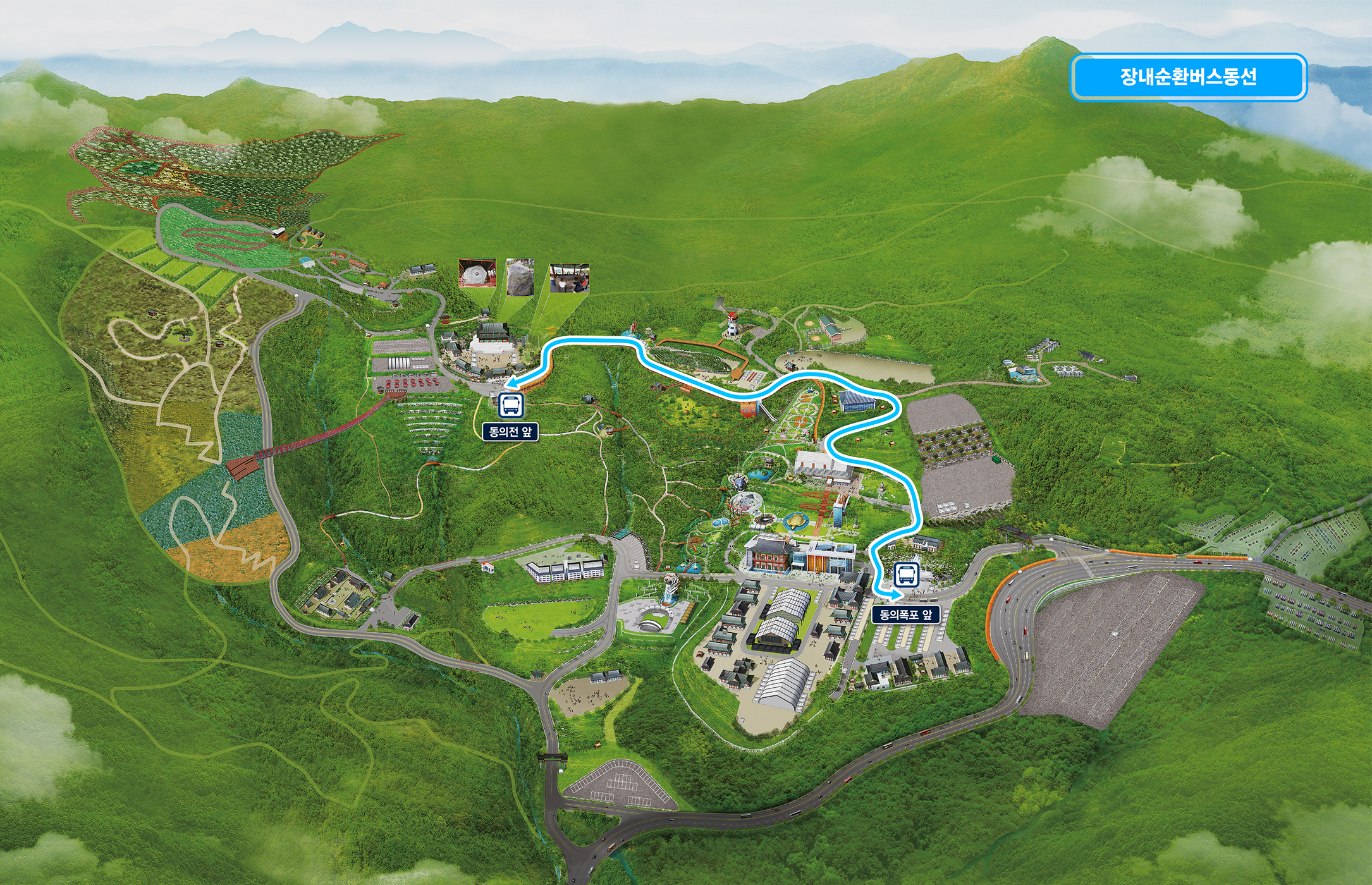Open the photo thumbnail showing visitors

tap(569, 278)
